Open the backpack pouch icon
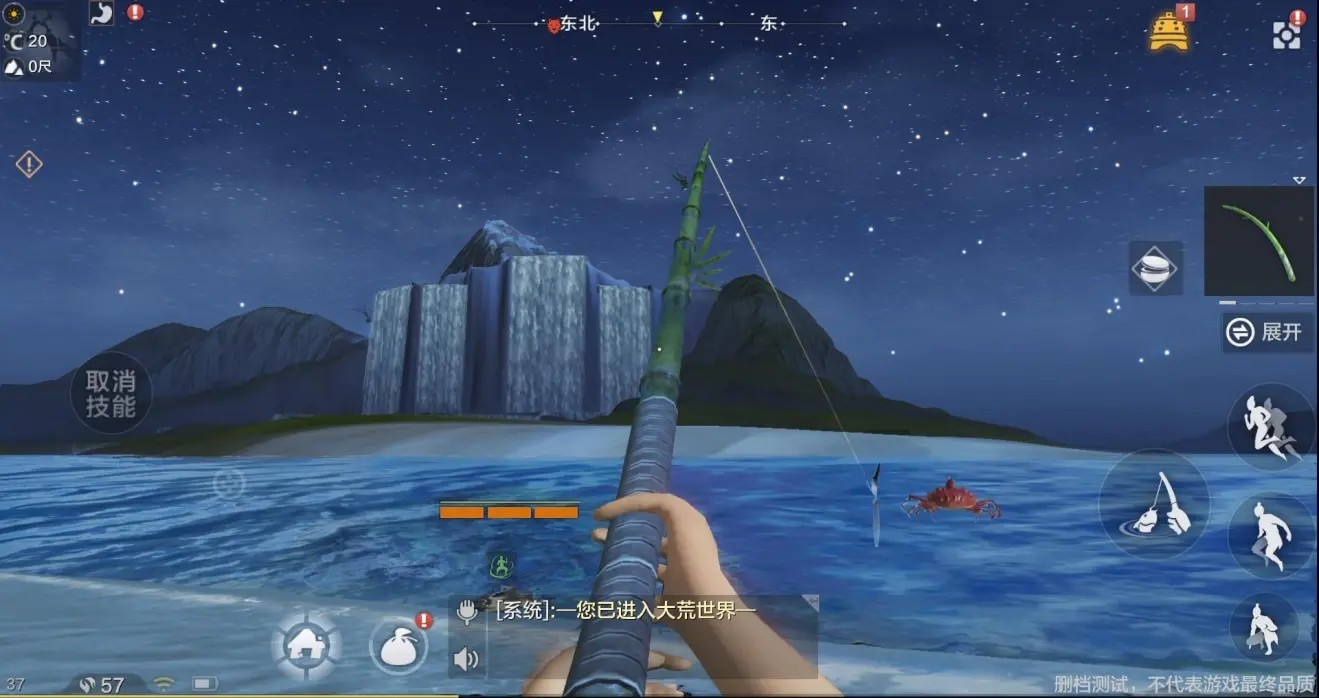This screenshot has height=698, width=1319. 399,647
